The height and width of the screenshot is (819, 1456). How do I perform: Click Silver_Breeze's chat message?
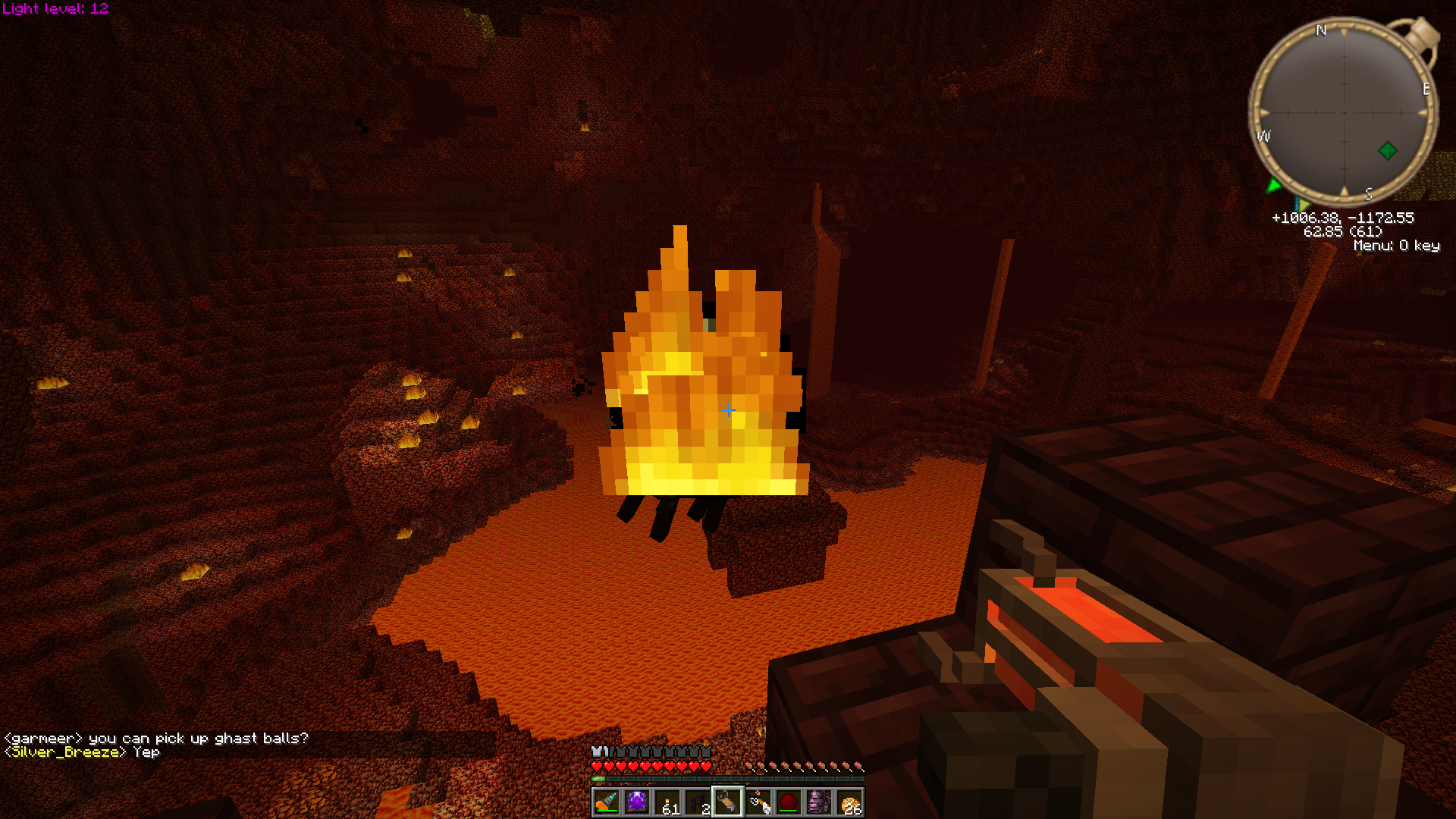click(x=82, y=752)
